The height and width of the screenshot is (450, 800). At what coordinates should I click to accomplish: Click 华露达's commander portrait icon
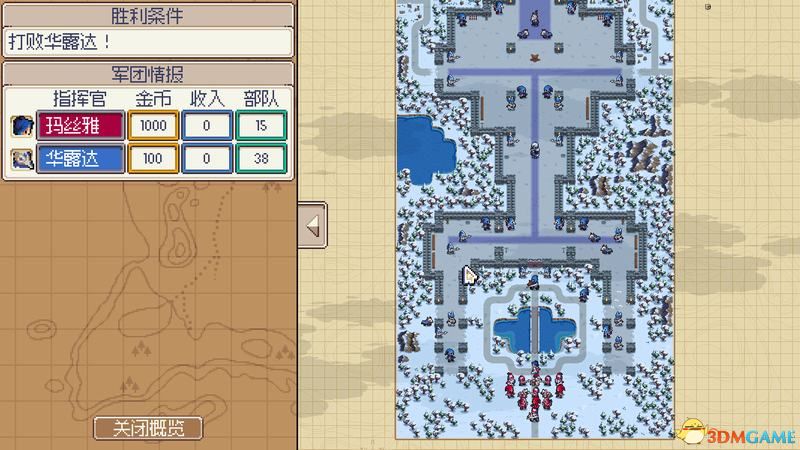22,158
